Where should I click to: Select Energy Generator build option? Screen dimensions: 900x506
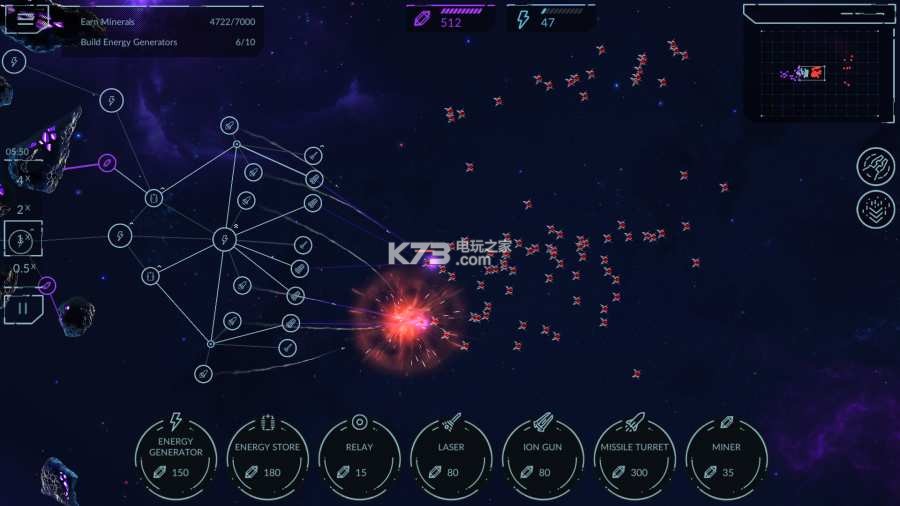175,456
